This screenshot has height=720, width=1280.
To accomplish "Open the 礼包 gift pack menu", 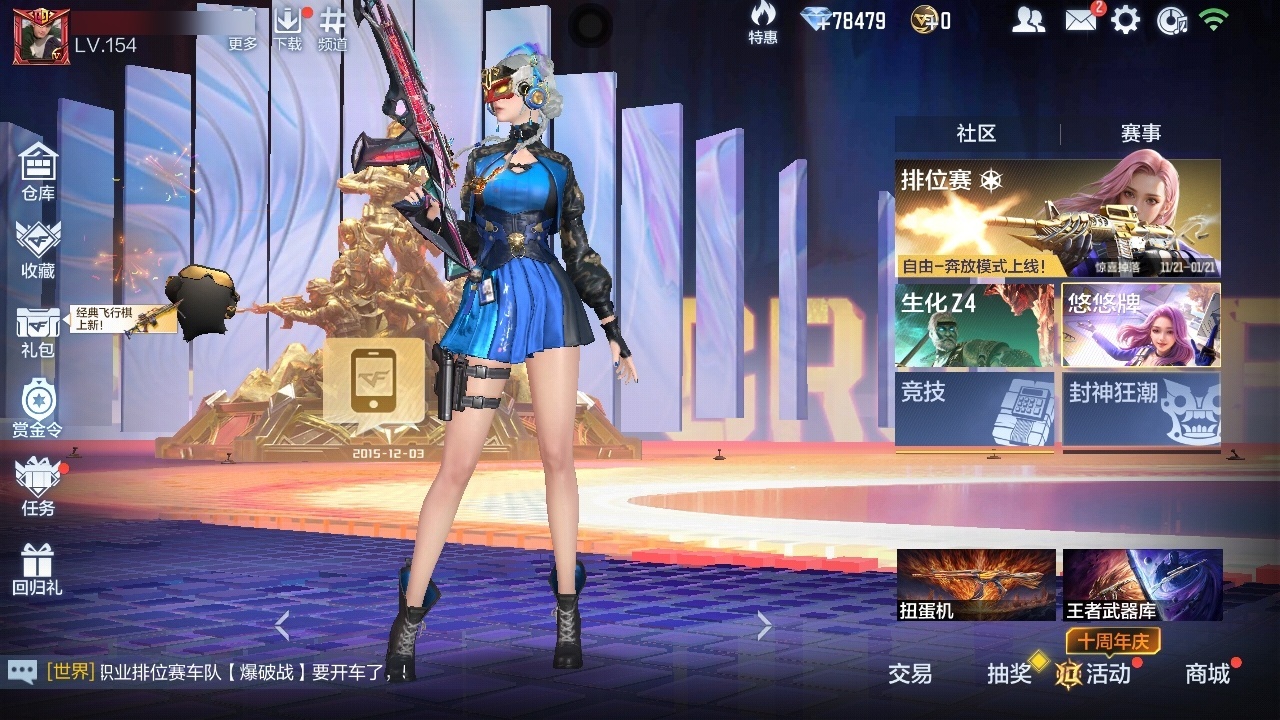I will click(x=38, y=331).
